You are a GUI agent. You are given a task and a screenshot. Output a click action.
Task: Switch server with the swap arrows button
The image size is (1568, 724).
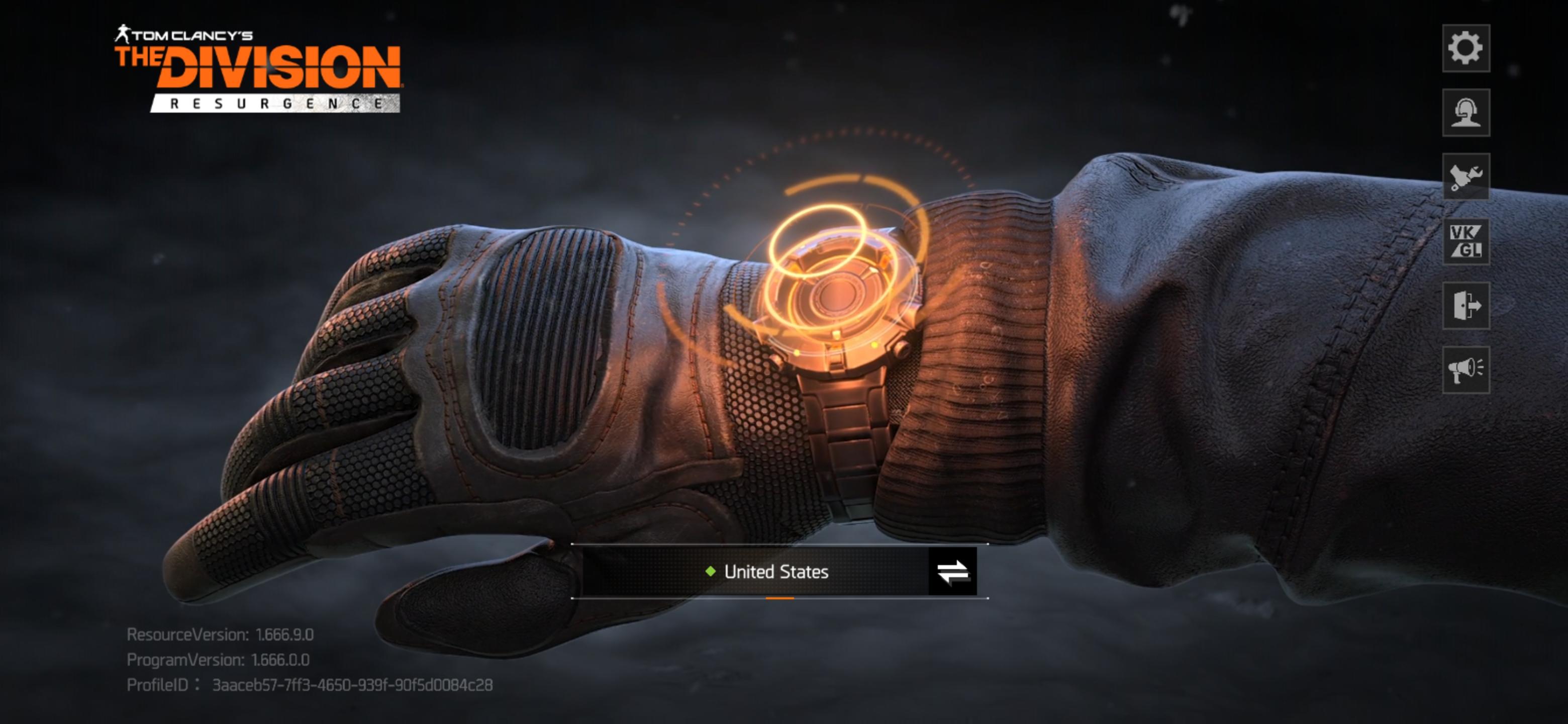(952, 572)
